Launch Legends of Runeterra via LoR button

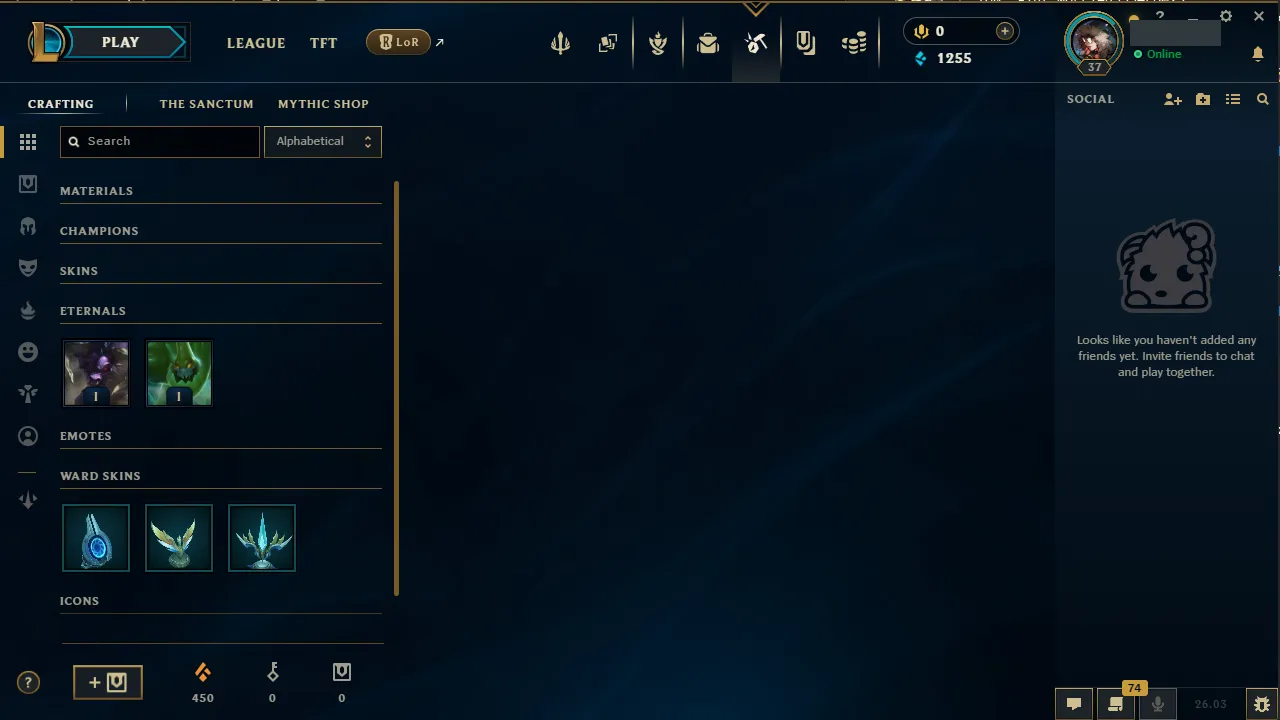[x=398, y=42]
